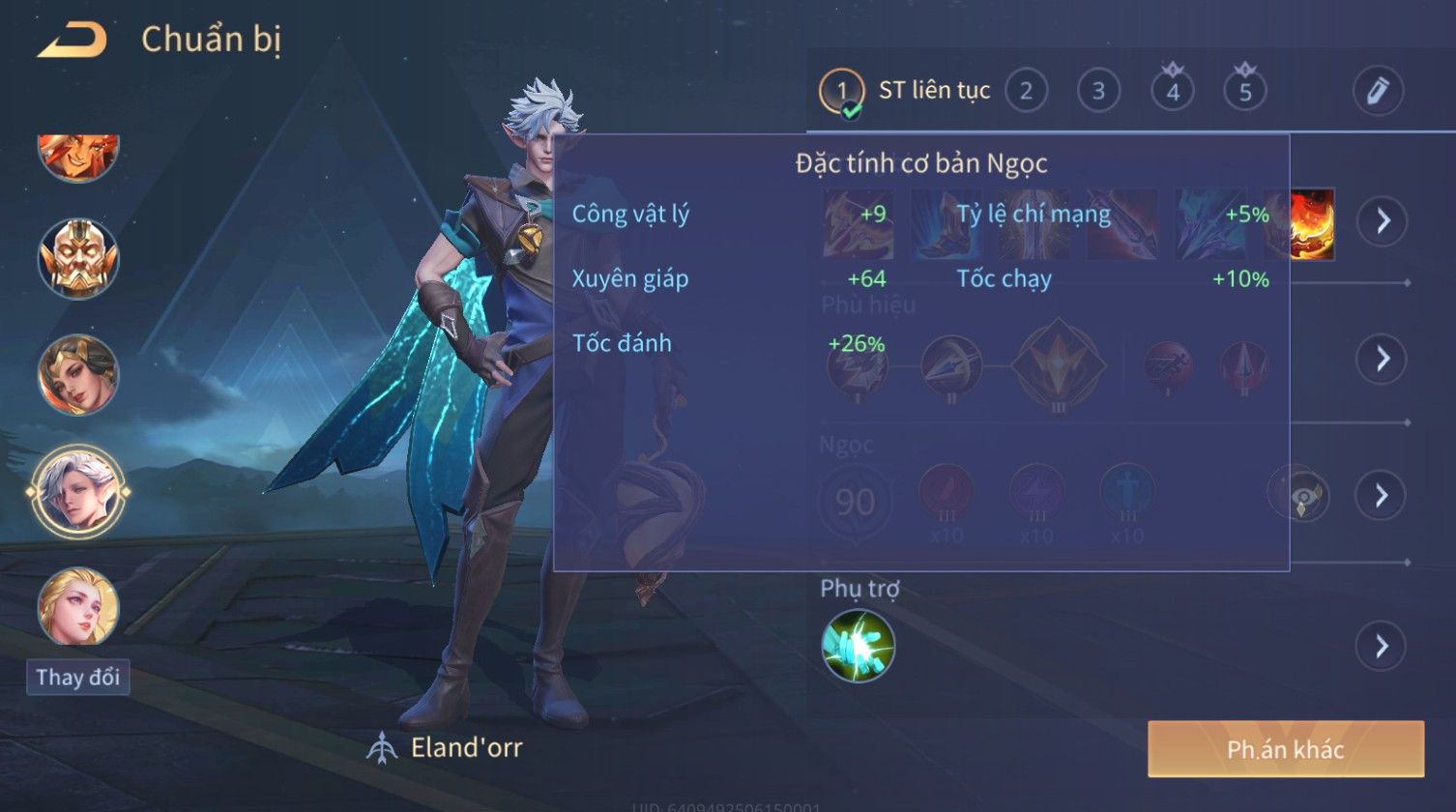Toggle the eye icon beside Ngọc

pos(1300,495)
